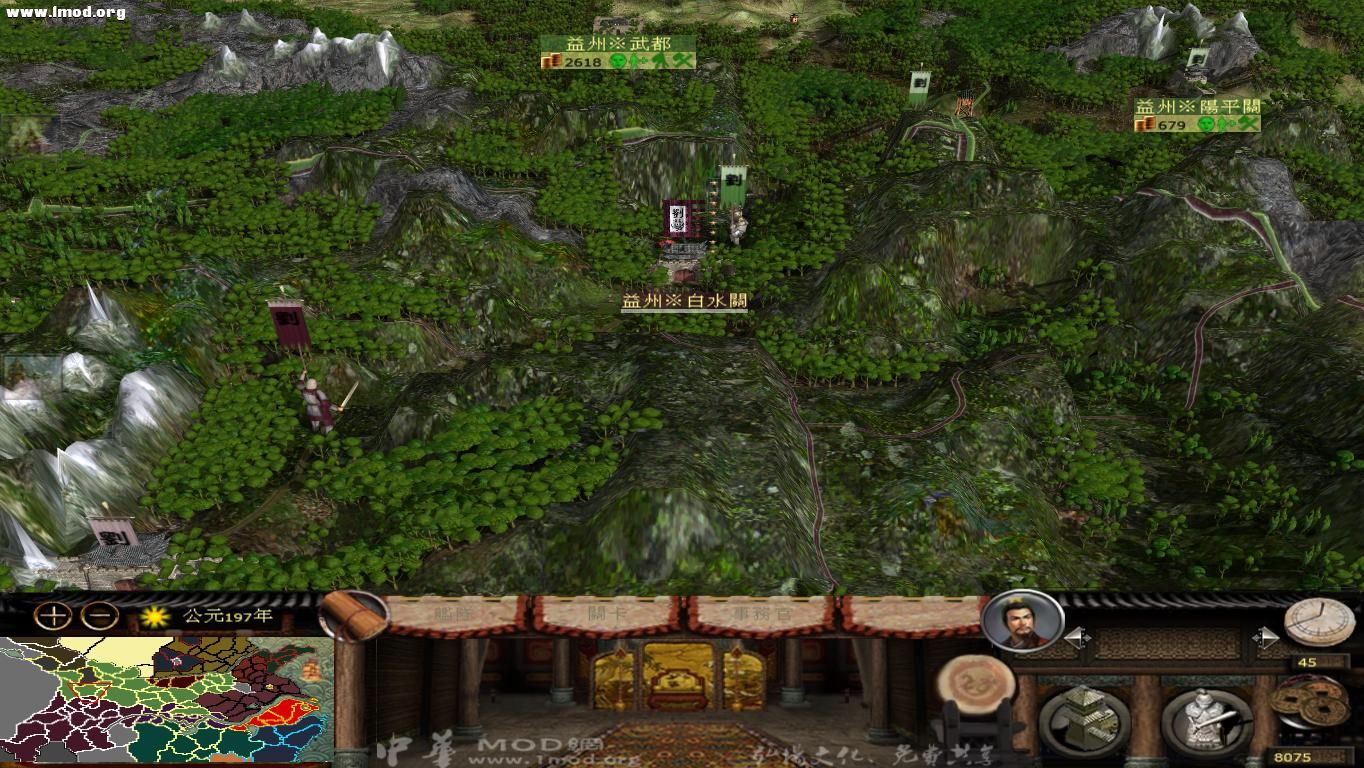Click the left arrow to cycle characters

(x=1078, y=636)
